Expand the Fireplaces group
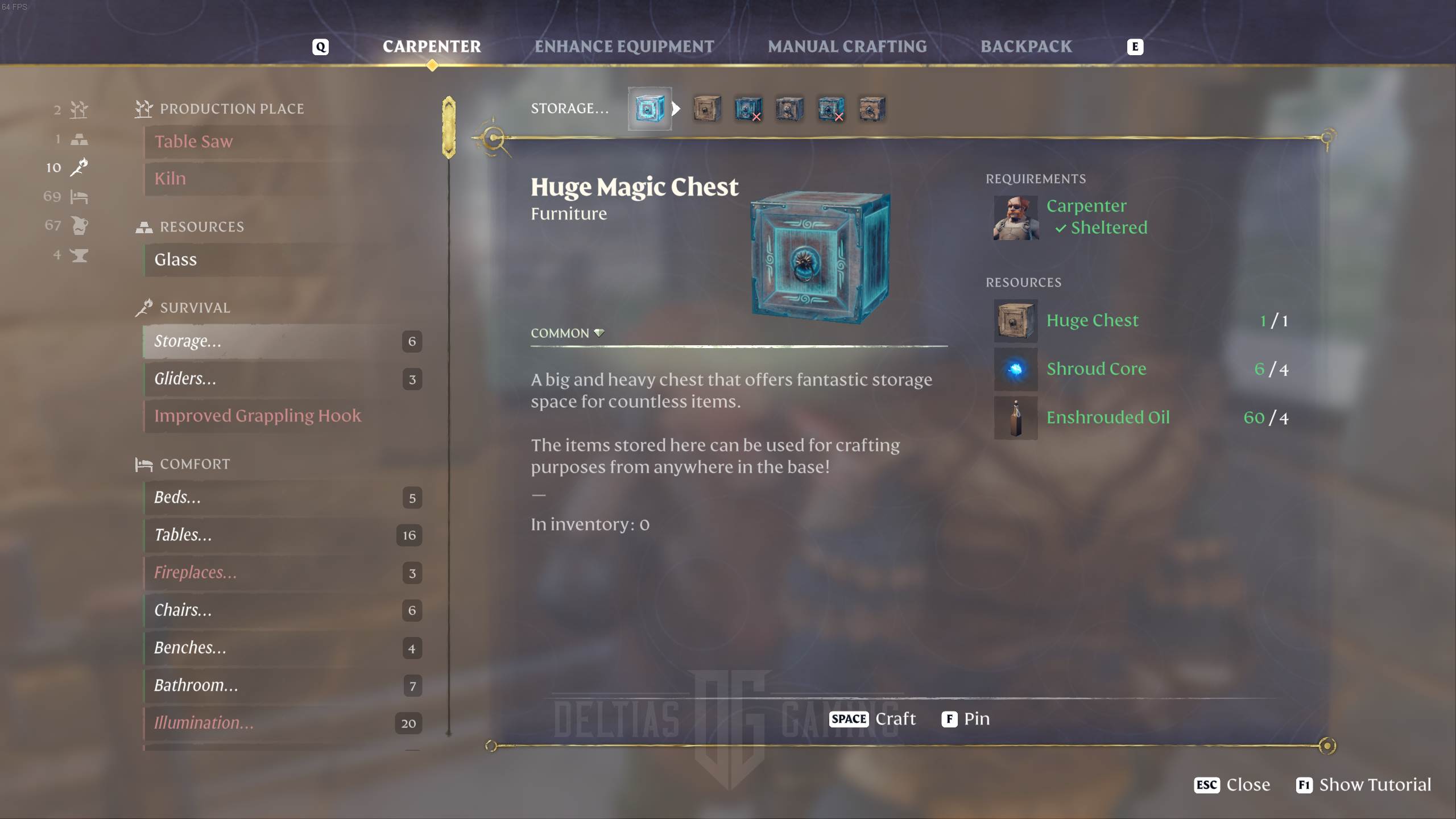The width and height of the screenshot is (1456, 819). coord(195,573)
